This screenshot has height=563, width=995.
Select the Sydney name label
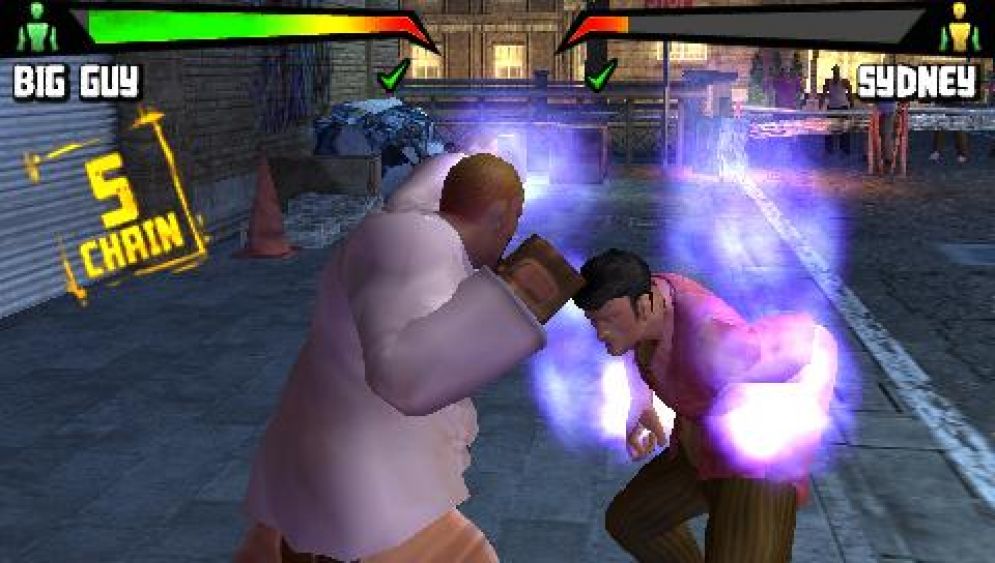click(916, 83)
